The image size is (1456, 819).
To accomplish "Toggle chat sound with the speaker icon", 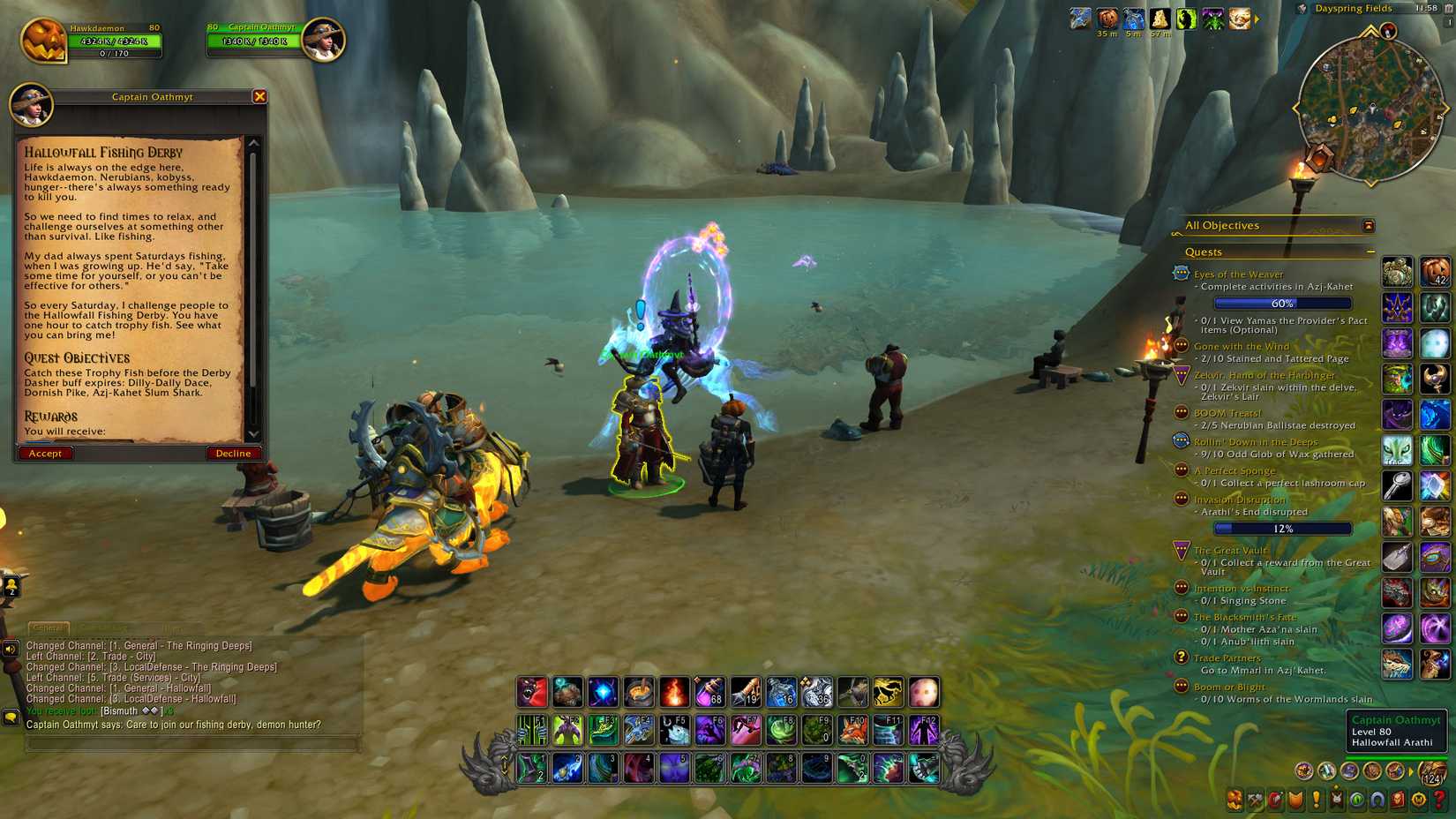I will [11, 646].
